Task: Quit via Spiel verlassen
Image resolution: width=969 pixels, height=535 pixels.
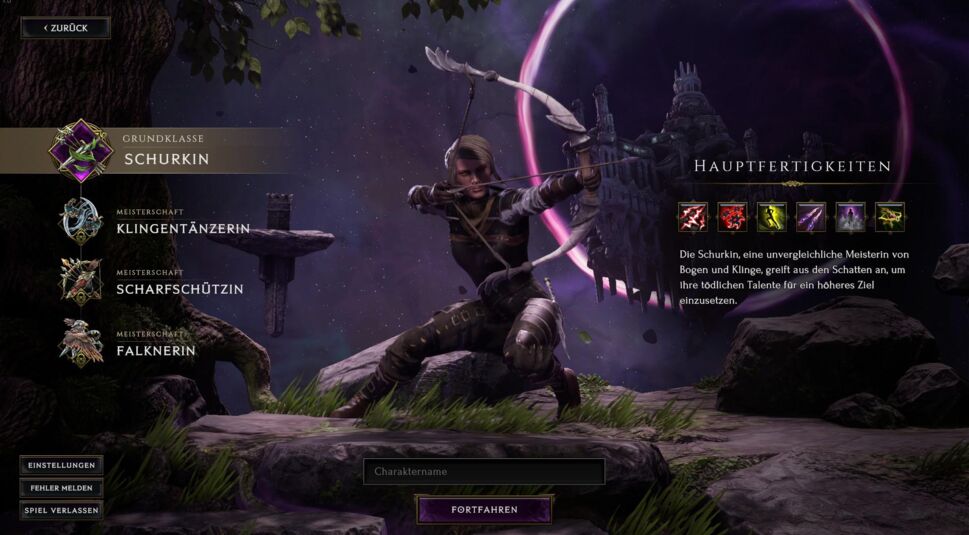Action: tap(61, 510)
